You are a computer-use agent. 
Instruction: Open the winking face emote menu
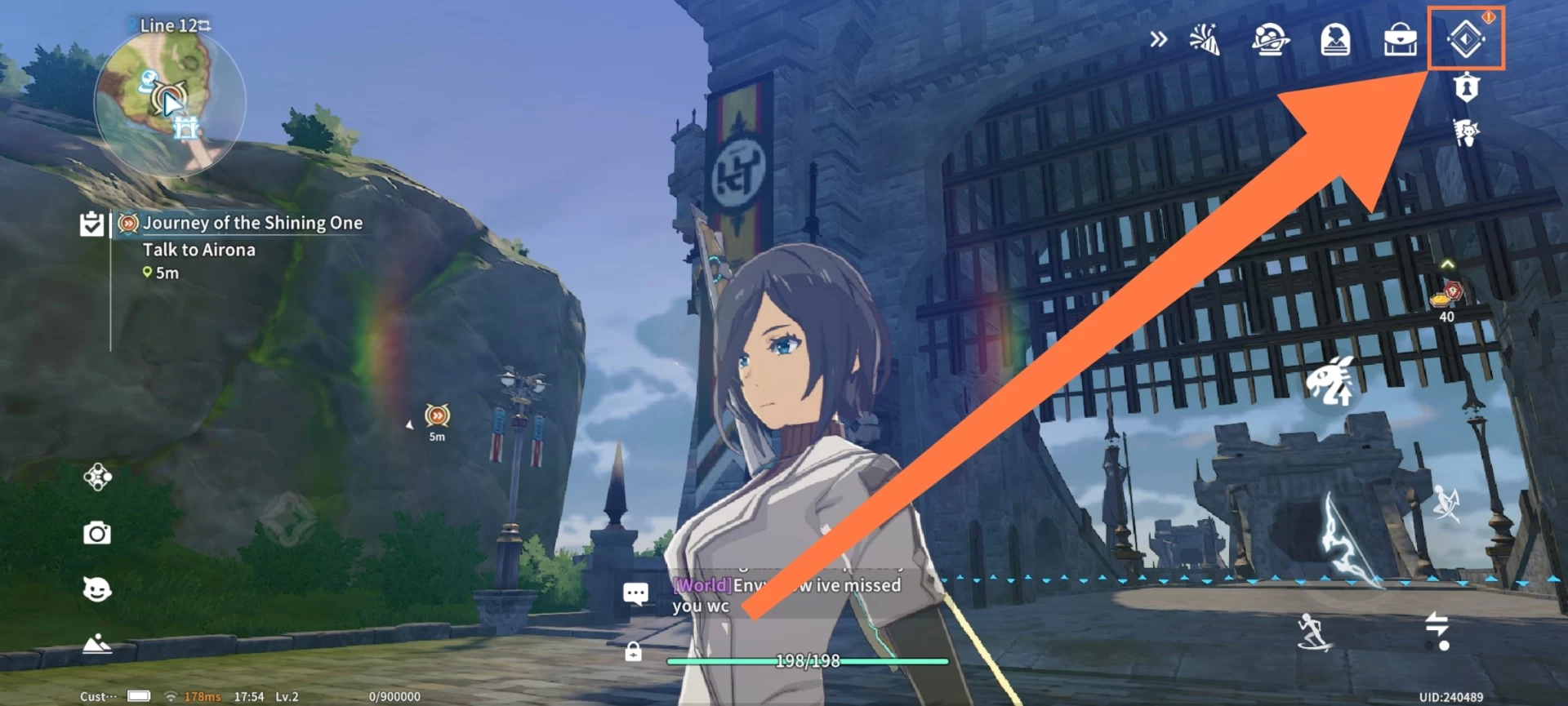(x=97, y=589)
